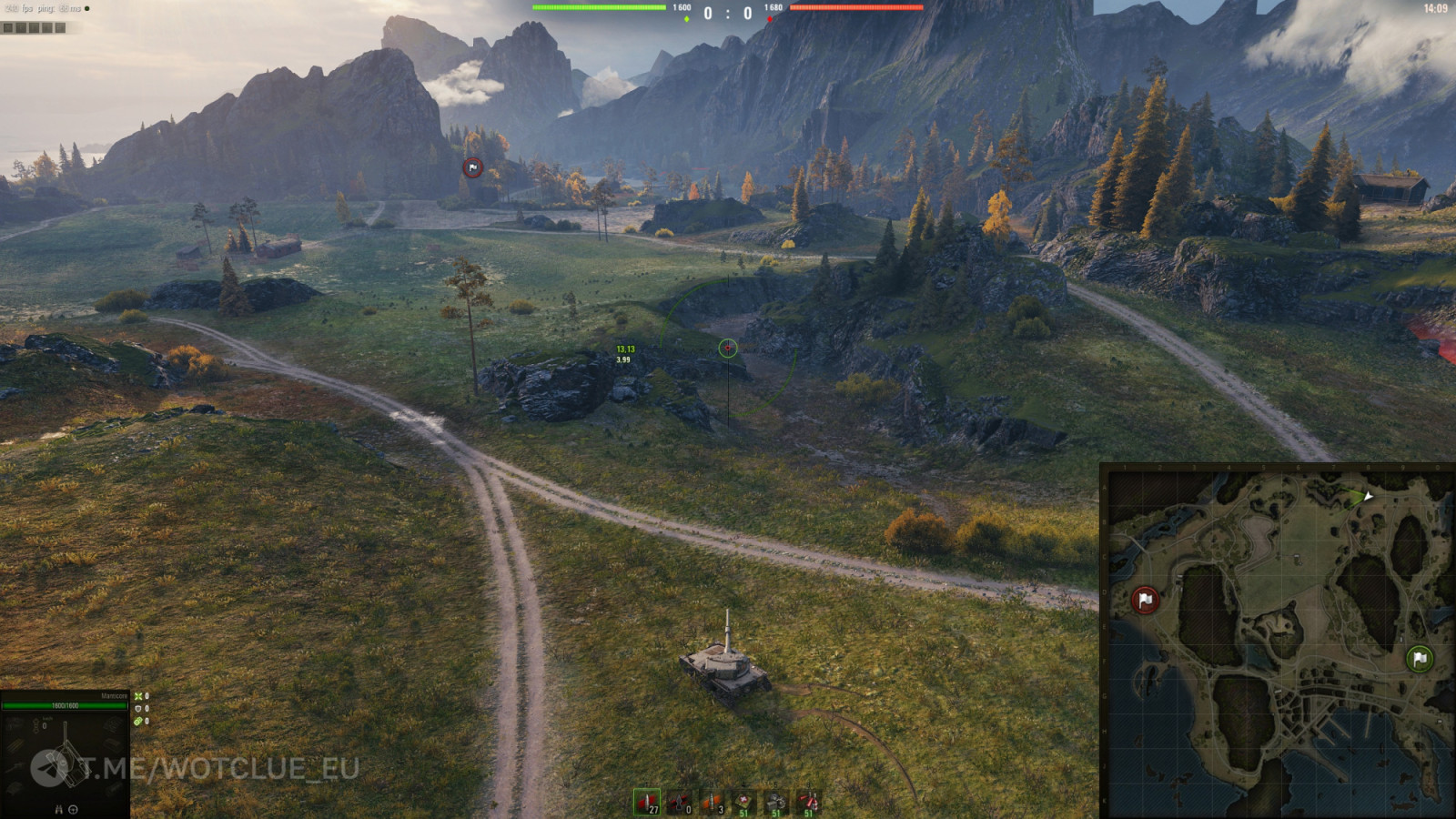Select the enemy base flag marker on horizon
This screenshot has width=1456, height=819.
[x=472, y=167]
